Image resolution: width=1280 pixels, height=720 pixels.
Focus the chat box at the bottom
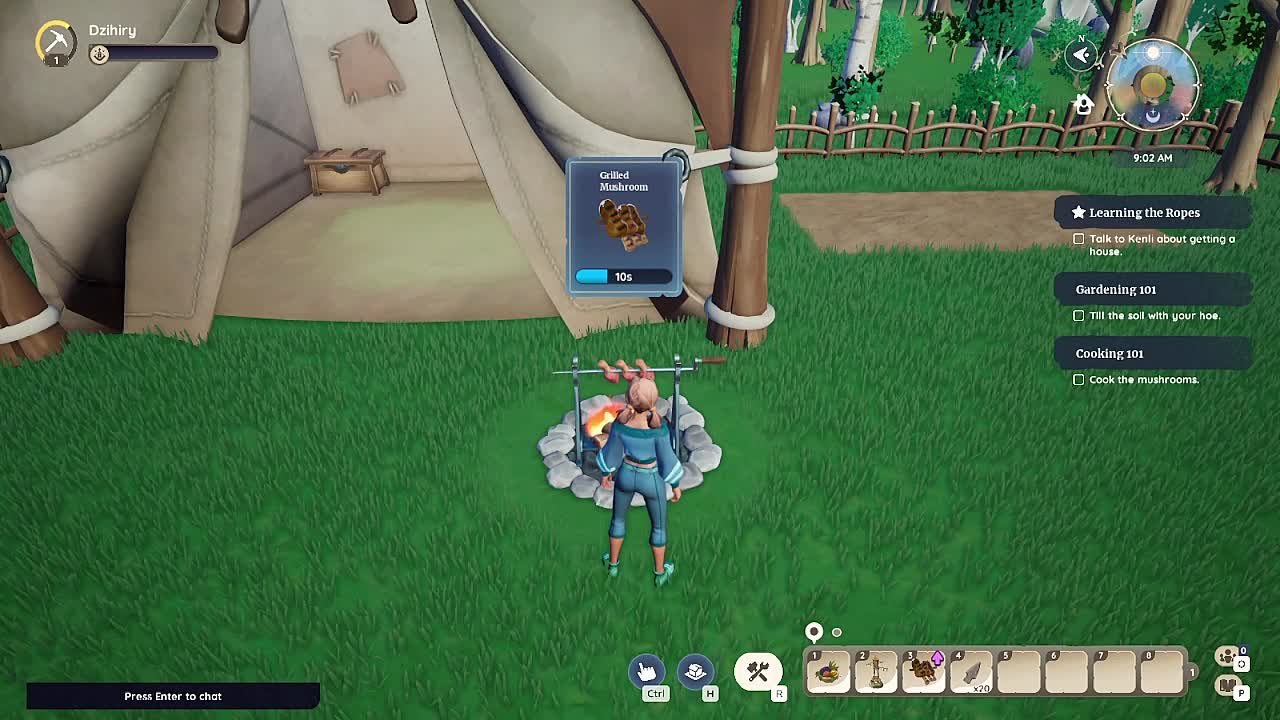(173, 696)
